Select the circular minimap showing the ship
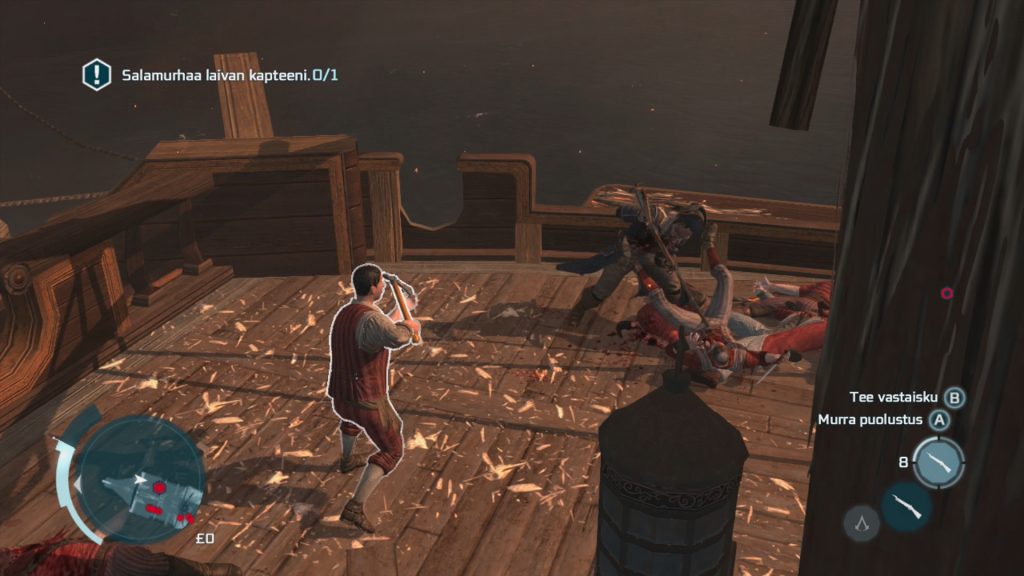 click(141, 477)
